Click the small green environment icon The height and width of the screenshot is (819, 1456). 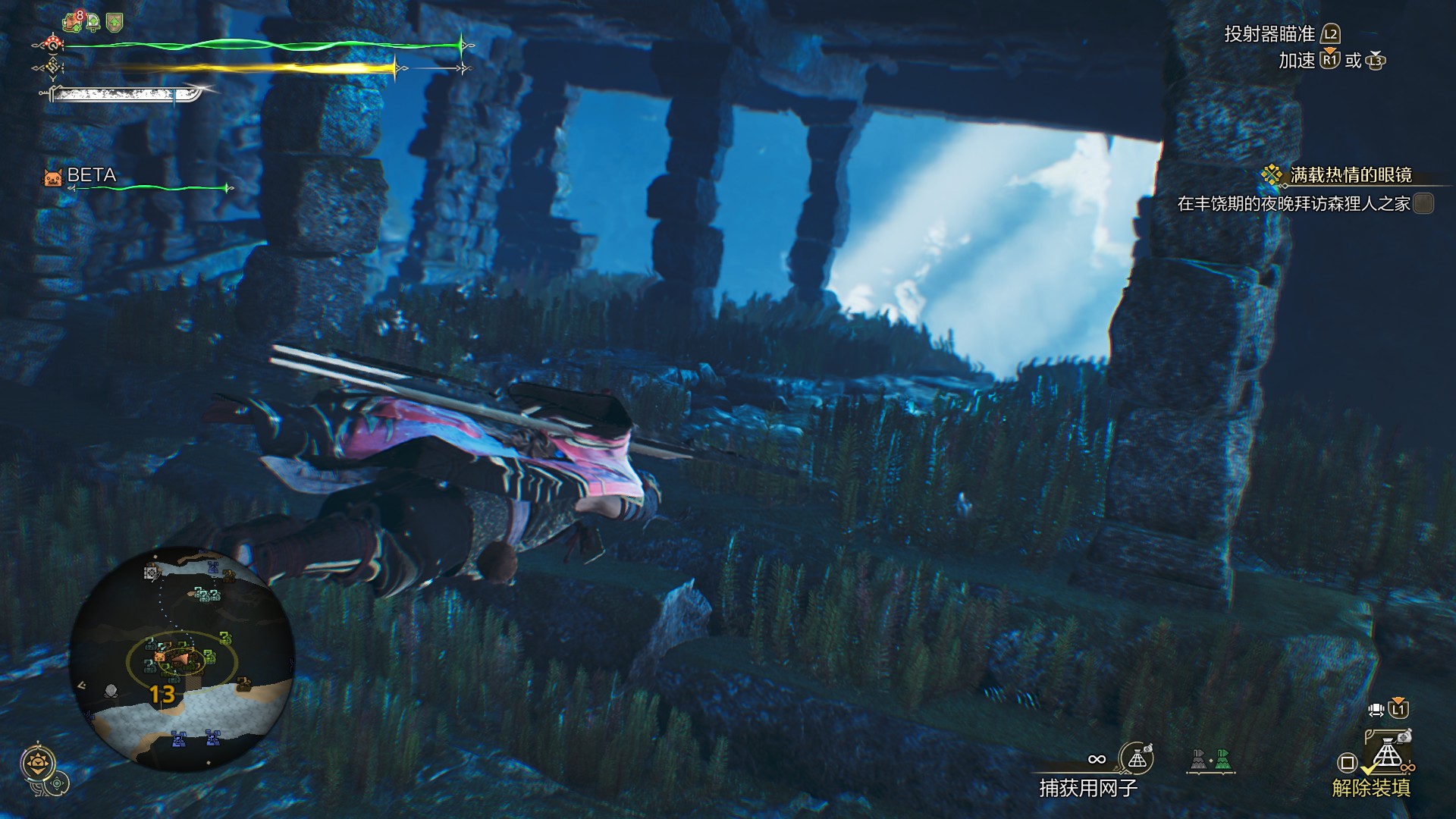(58, 783)
